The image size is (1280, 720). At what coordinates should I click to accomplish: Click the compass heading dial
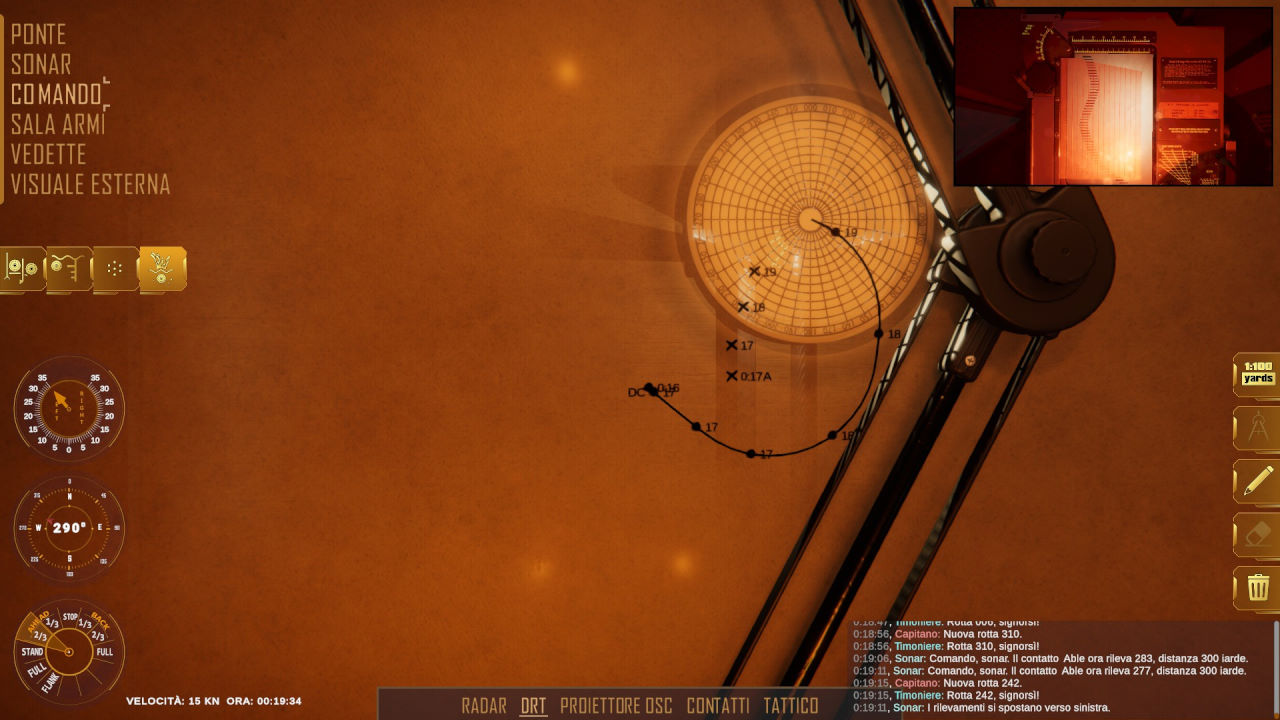[x=69, y=528]
